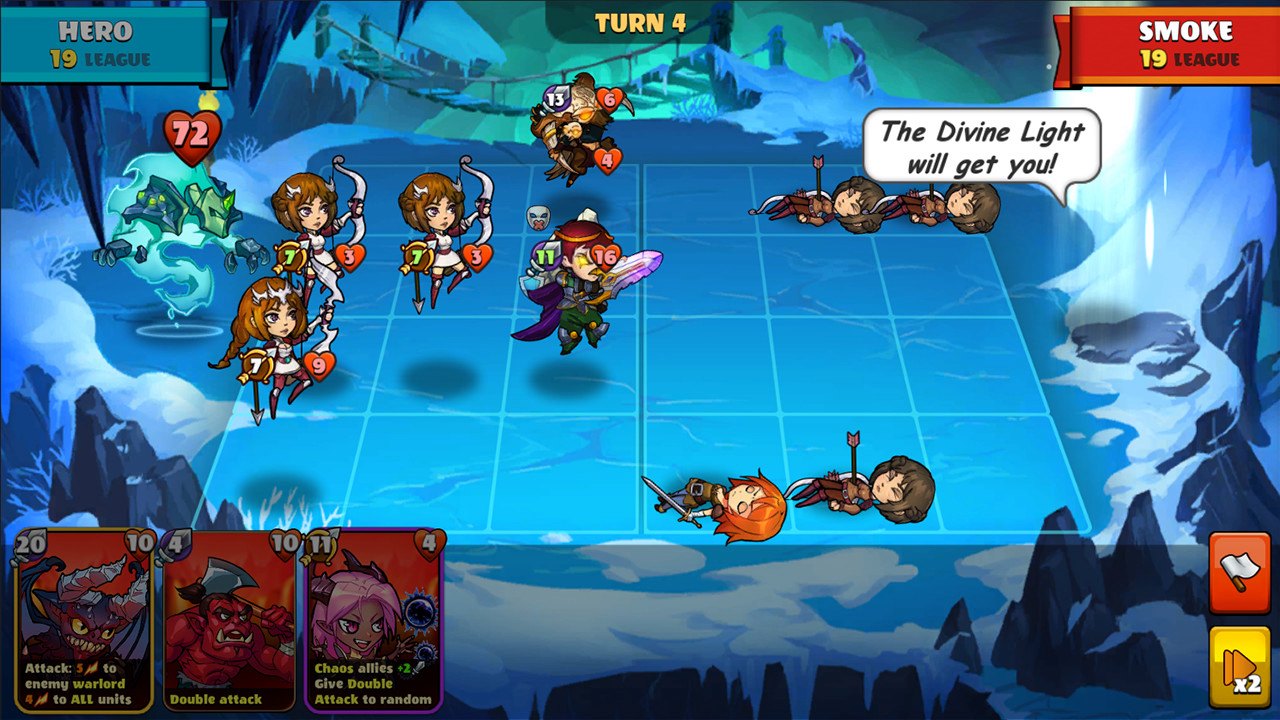Choose the Double attack ogre card

tap(229, 620)
